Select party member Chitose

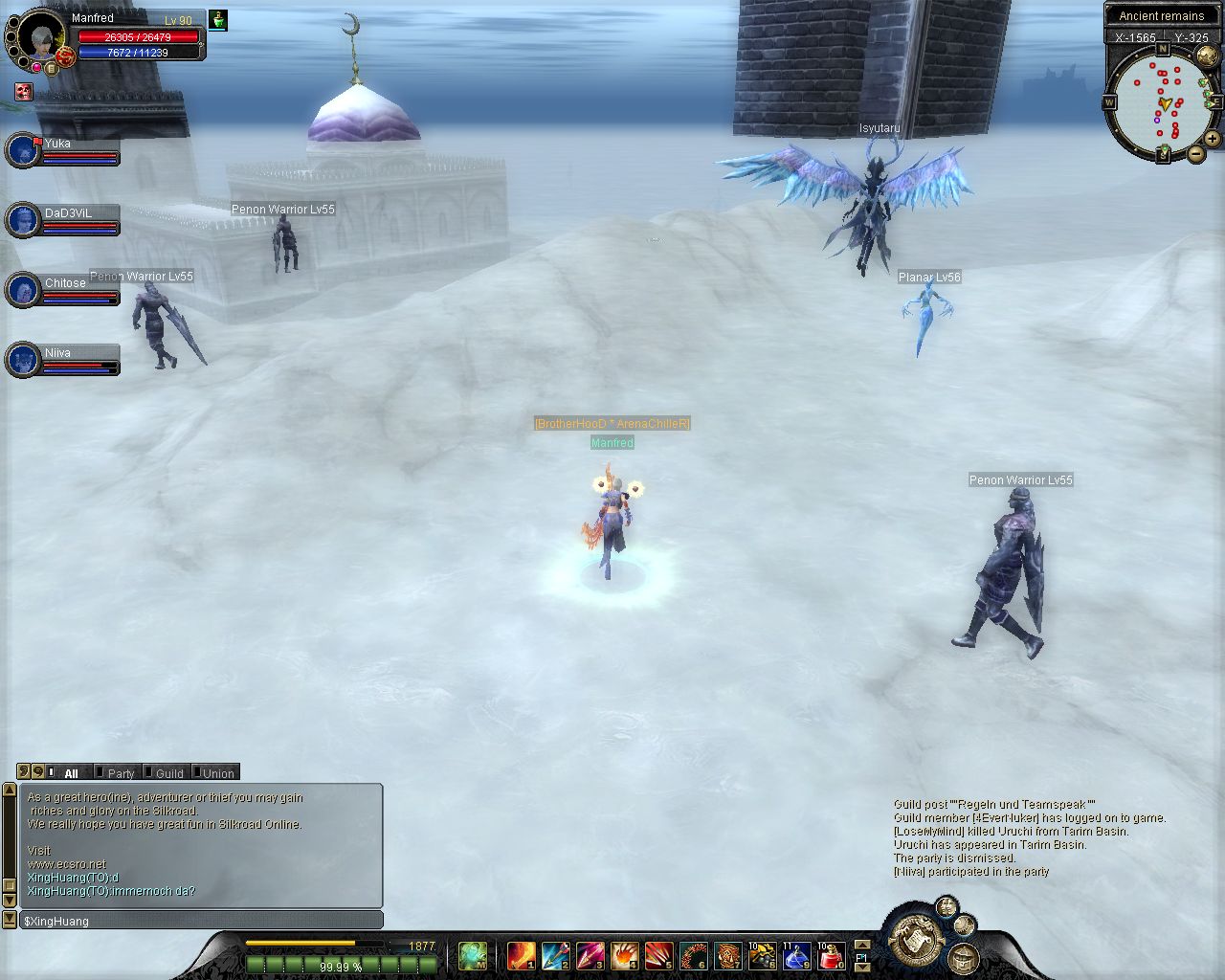tap(23, 291)
